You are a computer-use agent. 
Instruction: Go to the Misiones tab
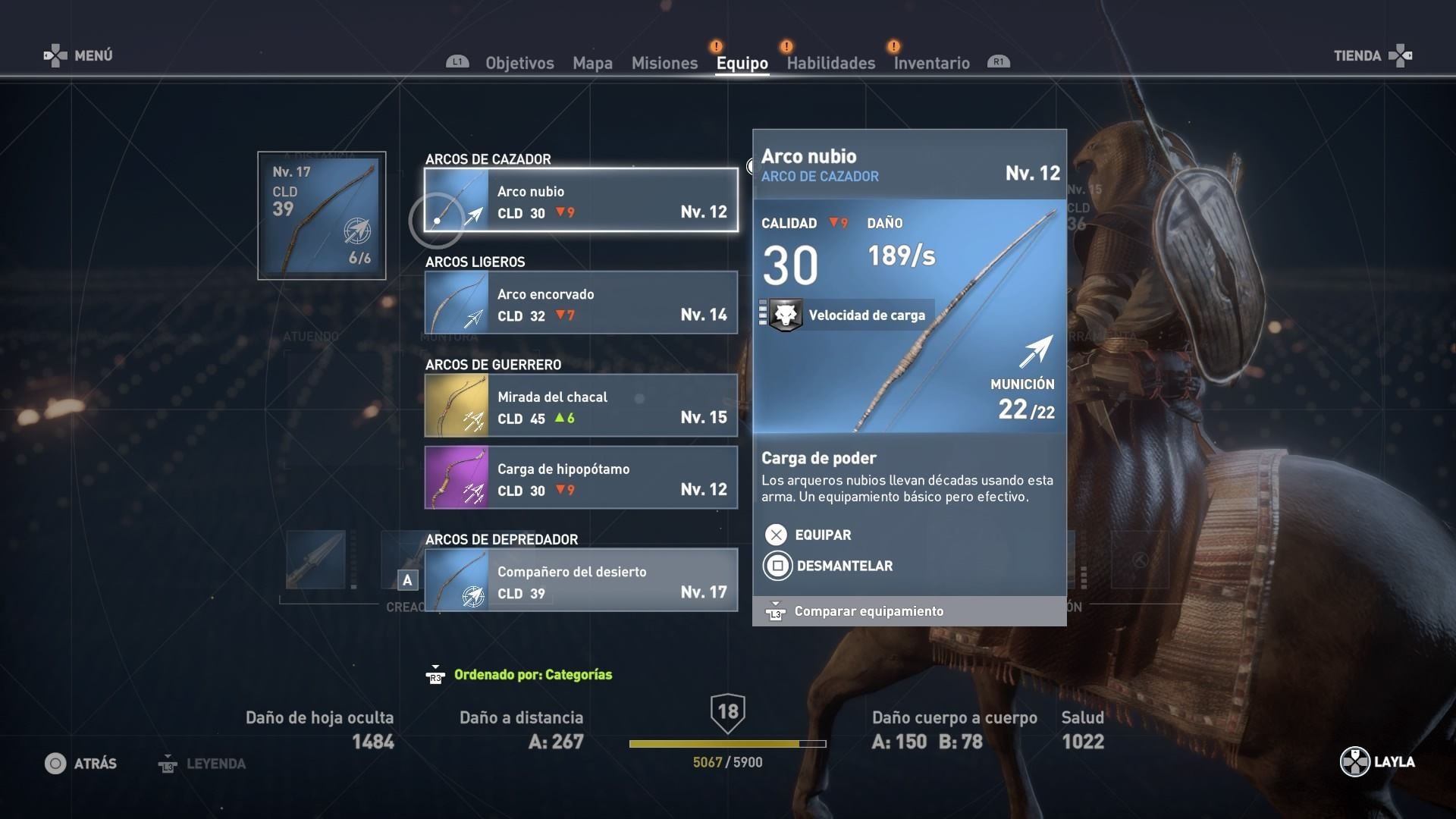664,63
